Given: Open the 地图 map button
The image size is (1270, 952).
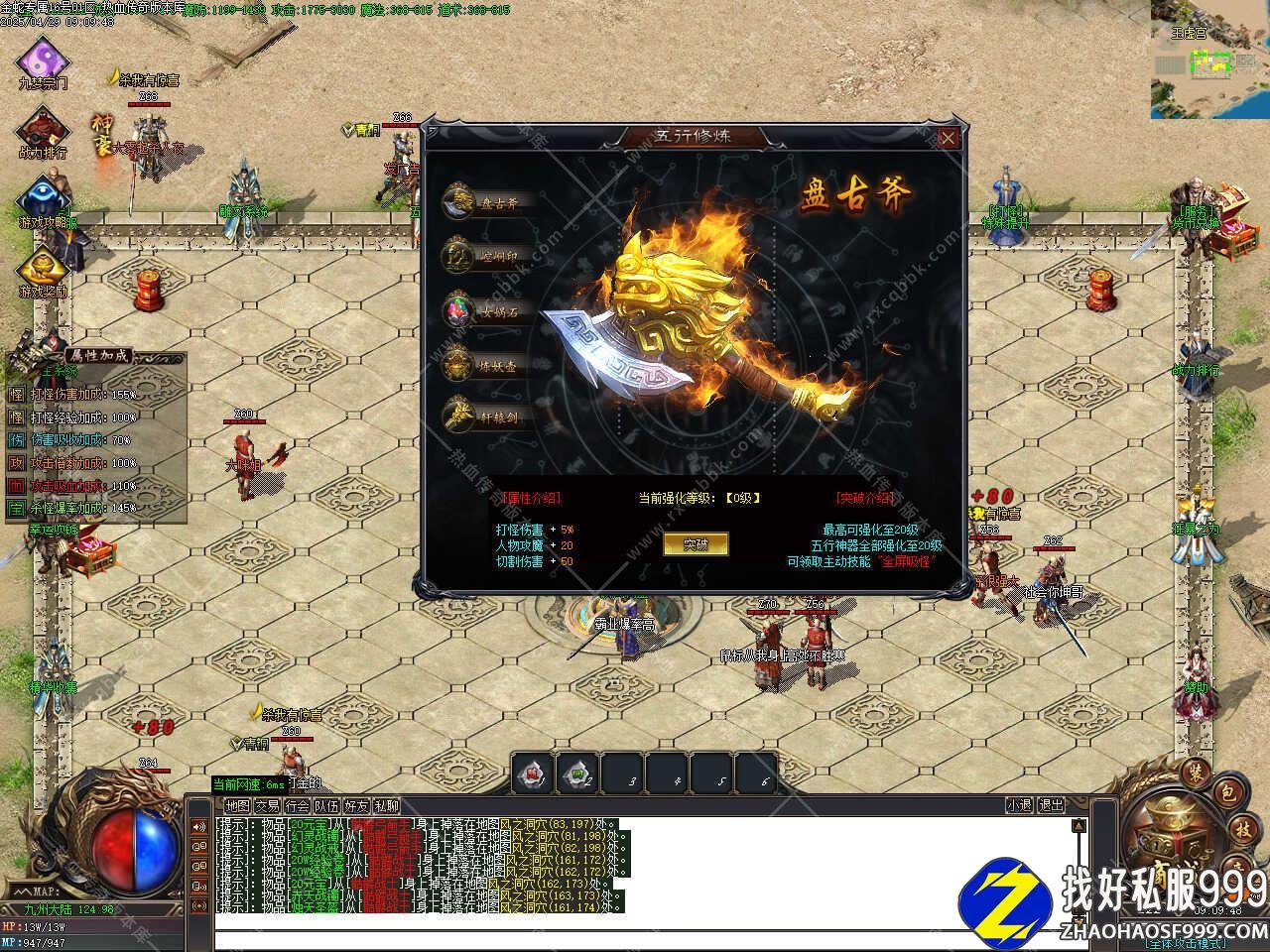Looking at the screenshot, I should pos(237,806).
